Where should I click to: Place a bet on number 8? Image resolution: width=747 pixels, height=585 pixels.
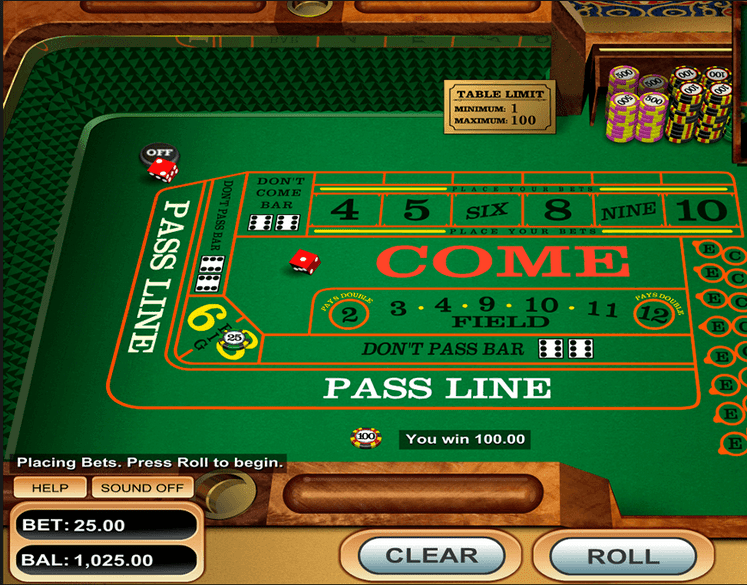pos(557,210)
